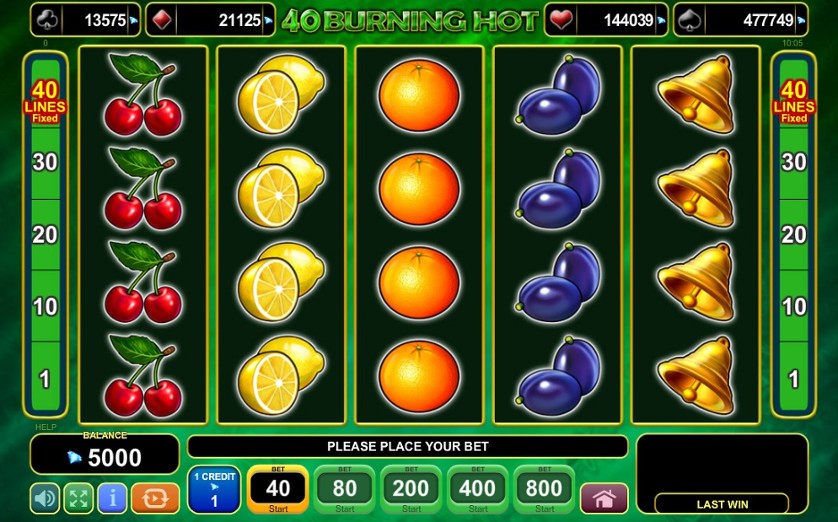Activate the orange autoplay button
The height and width of the screenshot is (522, 838).
point(155,498)
